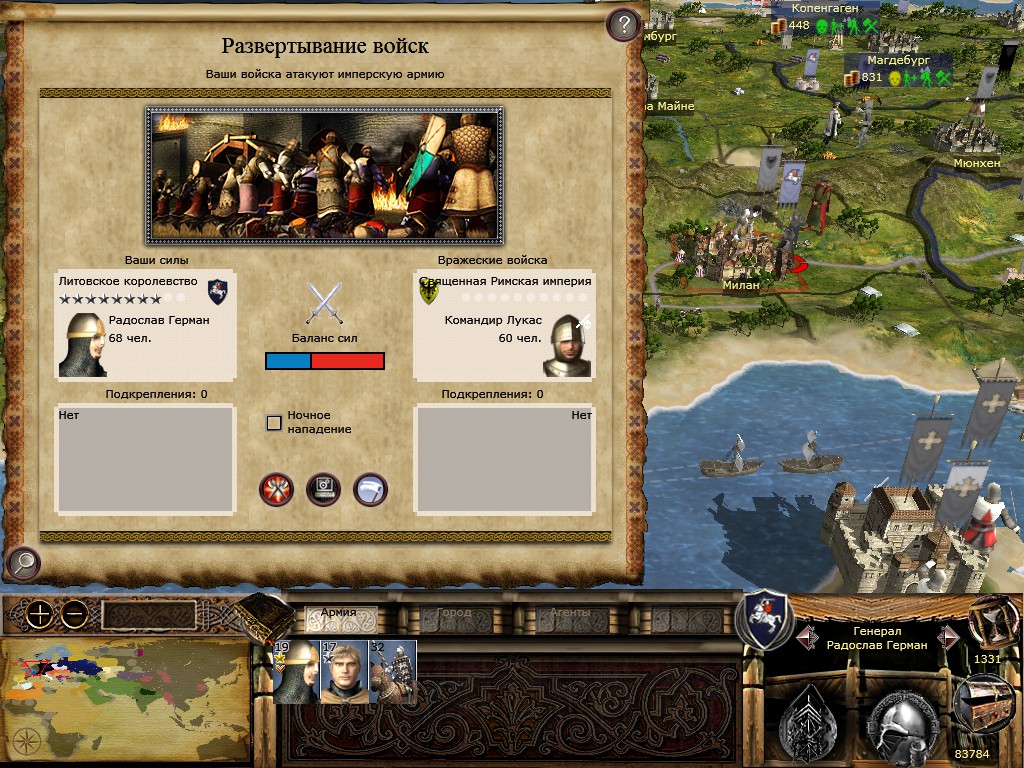Toggle the Ночное нападение checkbox
The height and width of the screenshot is (768, 1024).
(x=274, y=422)
